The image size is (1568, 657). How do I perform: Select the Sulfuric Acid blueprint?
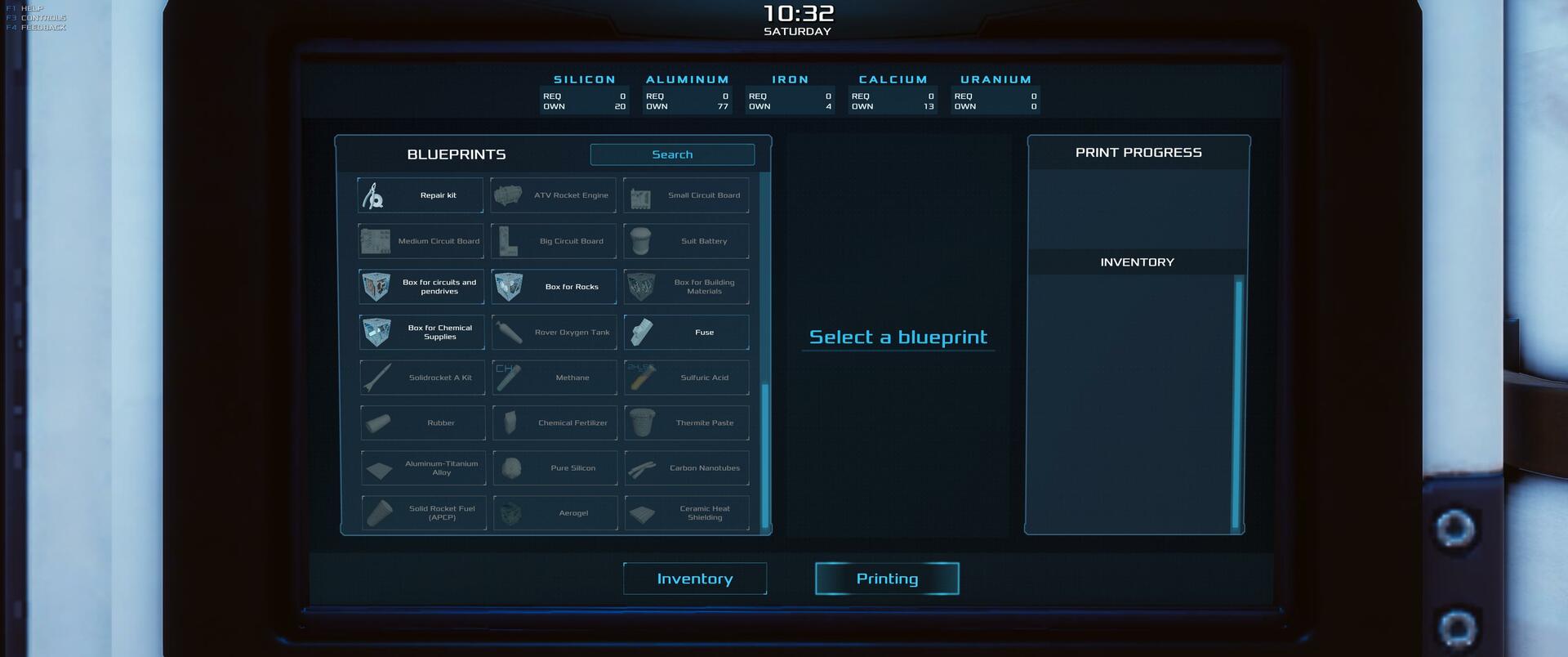click(687, 378)
